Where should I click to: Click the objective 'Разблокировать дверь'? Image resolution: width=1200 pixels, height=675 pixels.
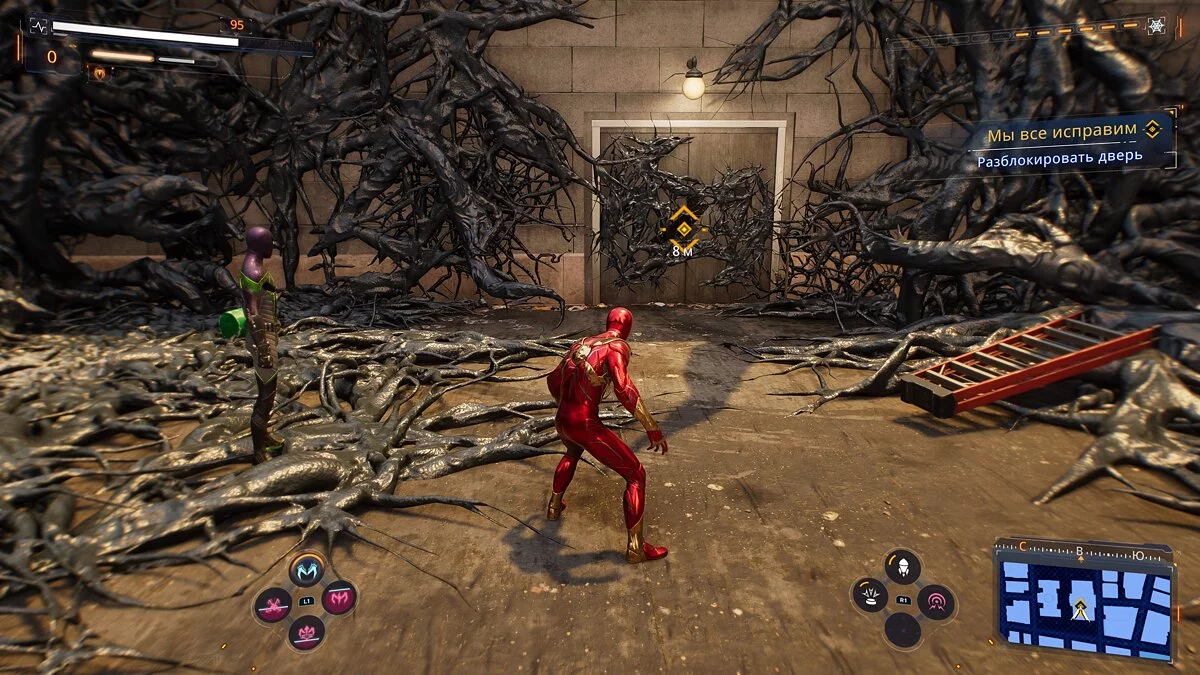point(1060,159)
